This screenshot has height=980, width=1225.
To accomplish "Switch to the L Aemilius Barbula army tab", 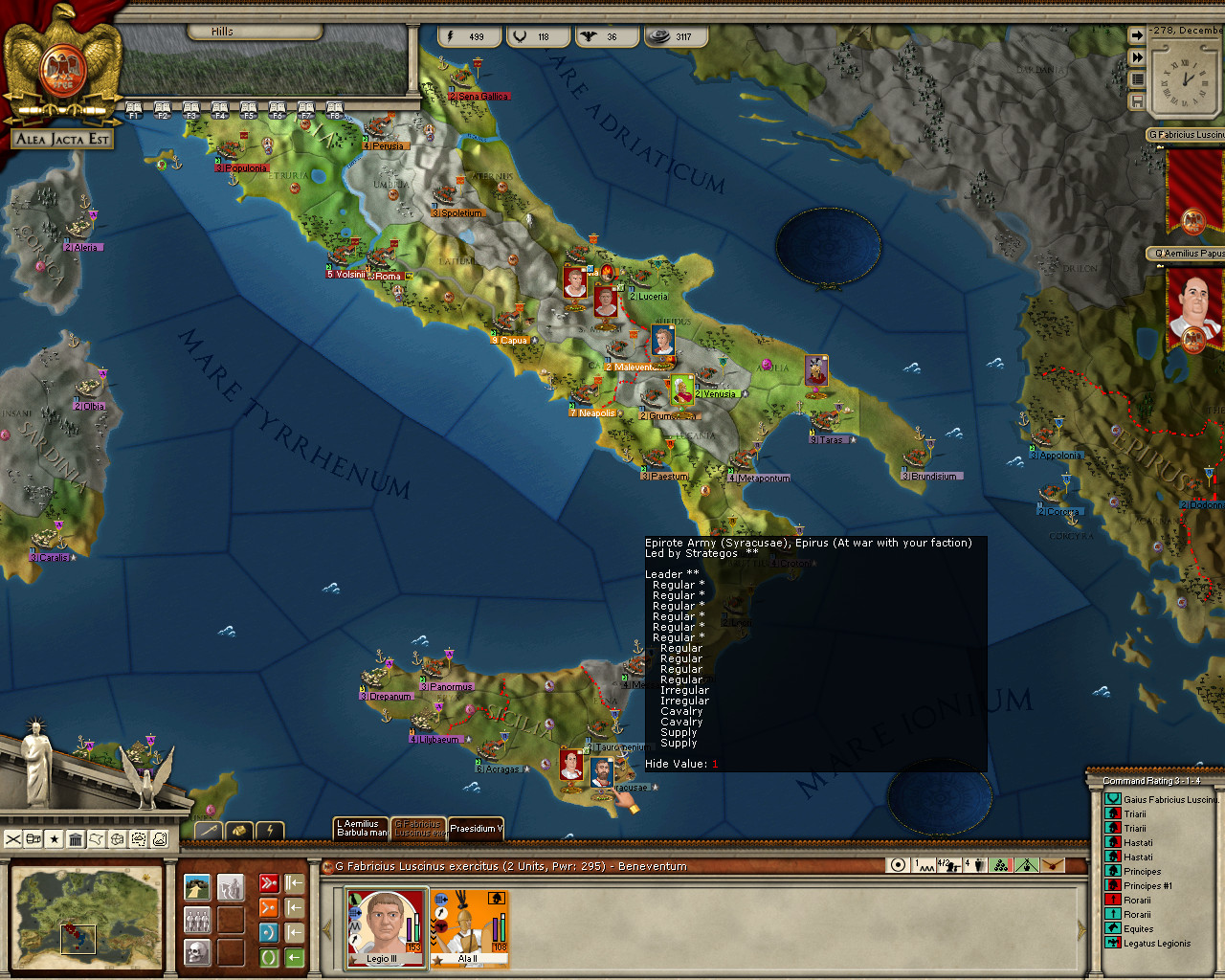I will click(x=361, y=828).
